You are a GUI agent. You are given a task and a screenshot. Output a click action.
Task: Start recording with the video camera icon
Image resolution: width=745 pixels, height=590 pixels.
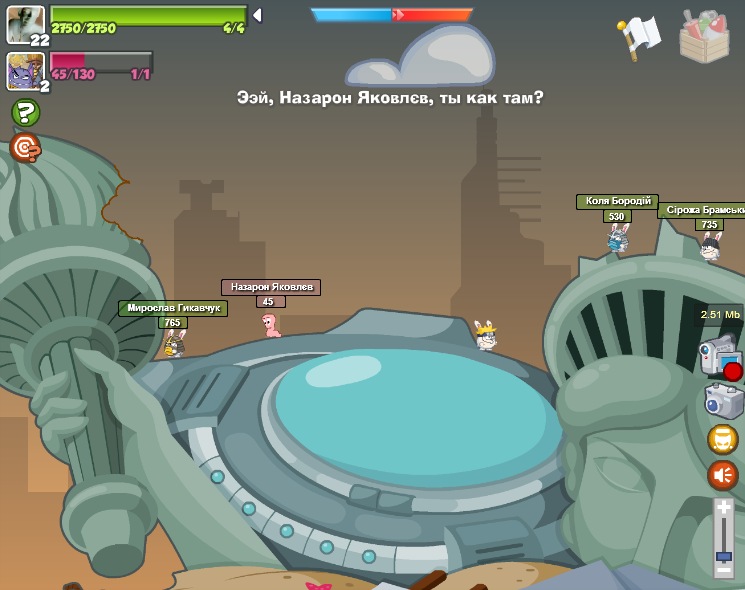coord(720,358)
